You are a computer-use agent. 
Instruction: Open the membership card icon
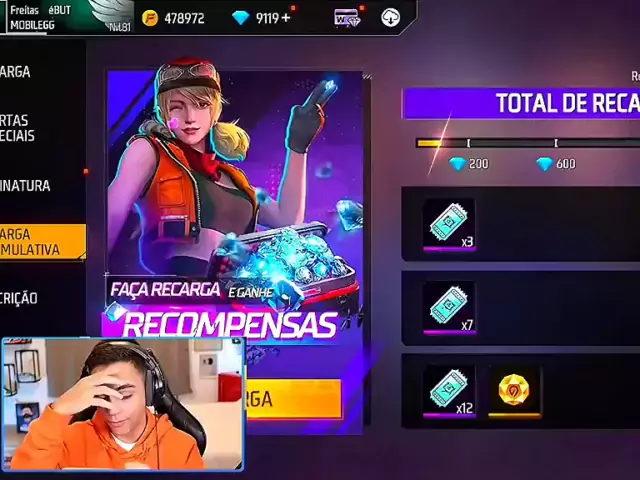347,18
